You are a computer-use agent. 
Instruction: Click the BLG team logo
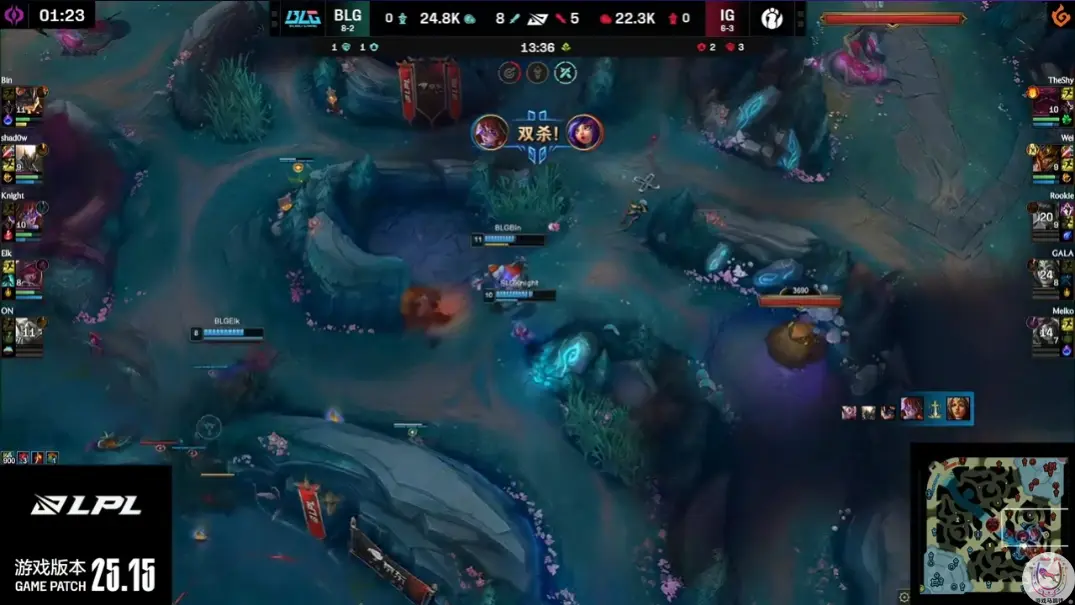click(x=301, y=18)
